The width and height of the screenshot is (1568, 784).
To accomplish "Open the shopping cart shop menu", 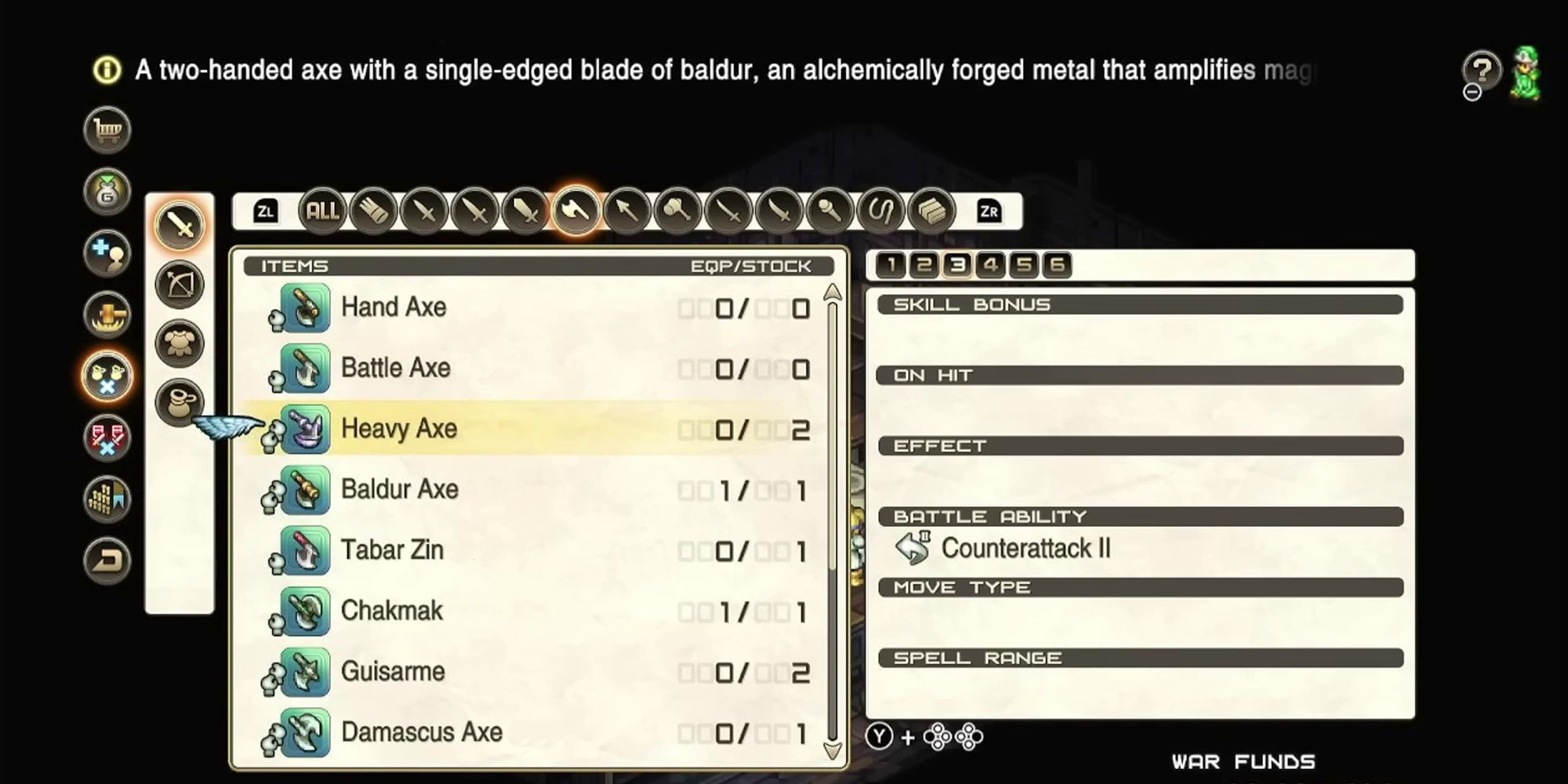I will pos(106,130).
